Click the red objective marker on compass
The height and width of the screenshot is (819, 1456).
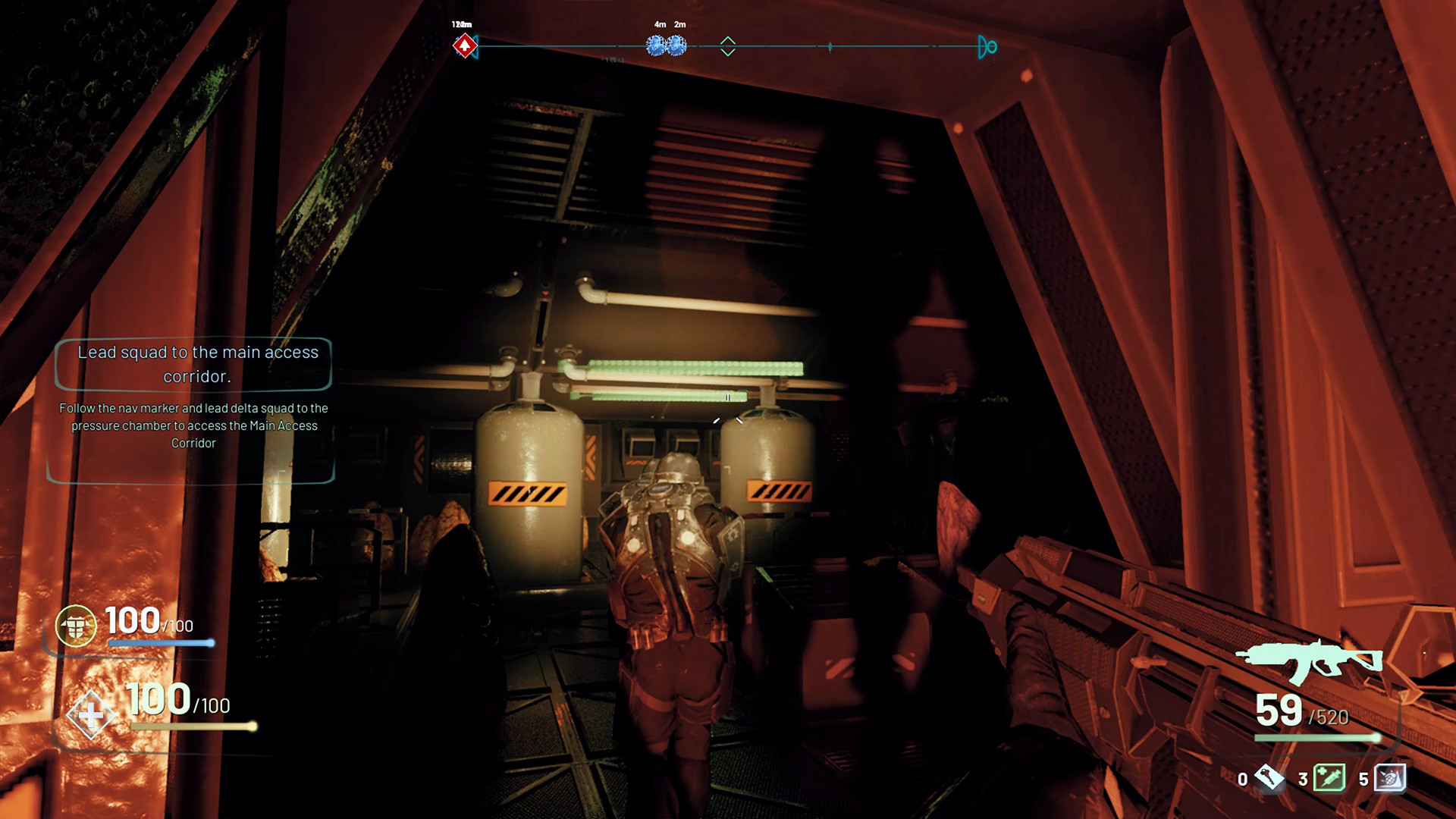pos(464,46)
